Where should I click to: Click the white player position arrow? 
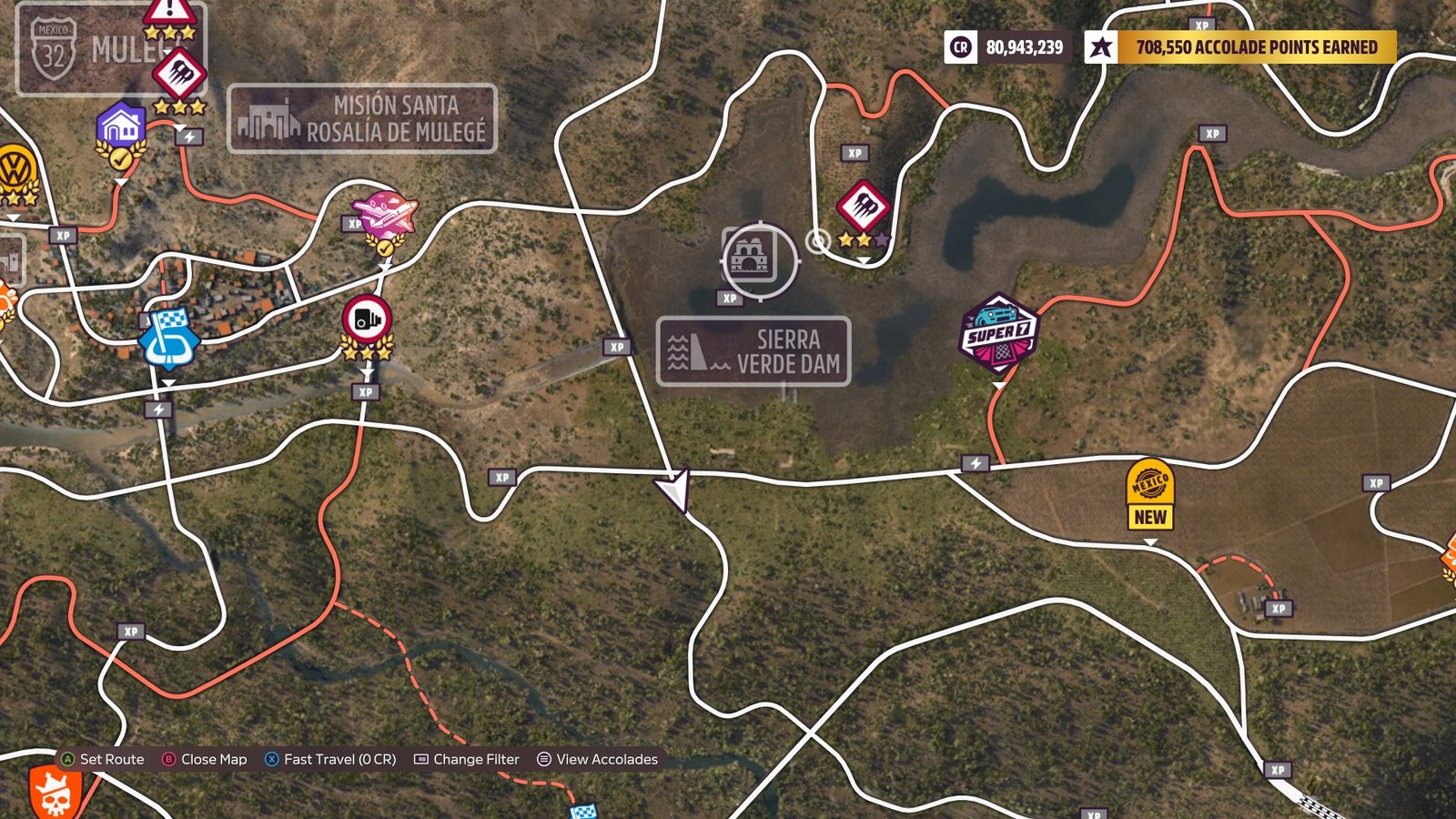pyautogui.click(x=675, y=490)
